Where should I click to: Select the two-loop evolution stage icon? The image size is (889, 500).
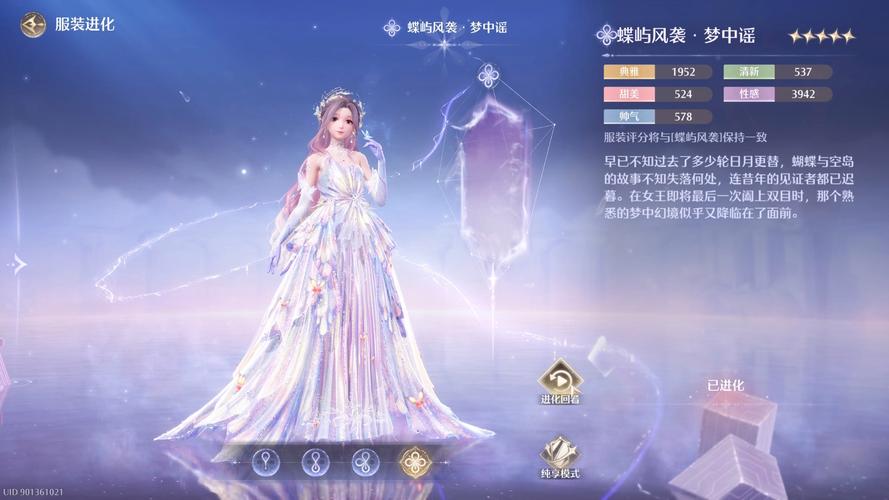click(316, 462)
